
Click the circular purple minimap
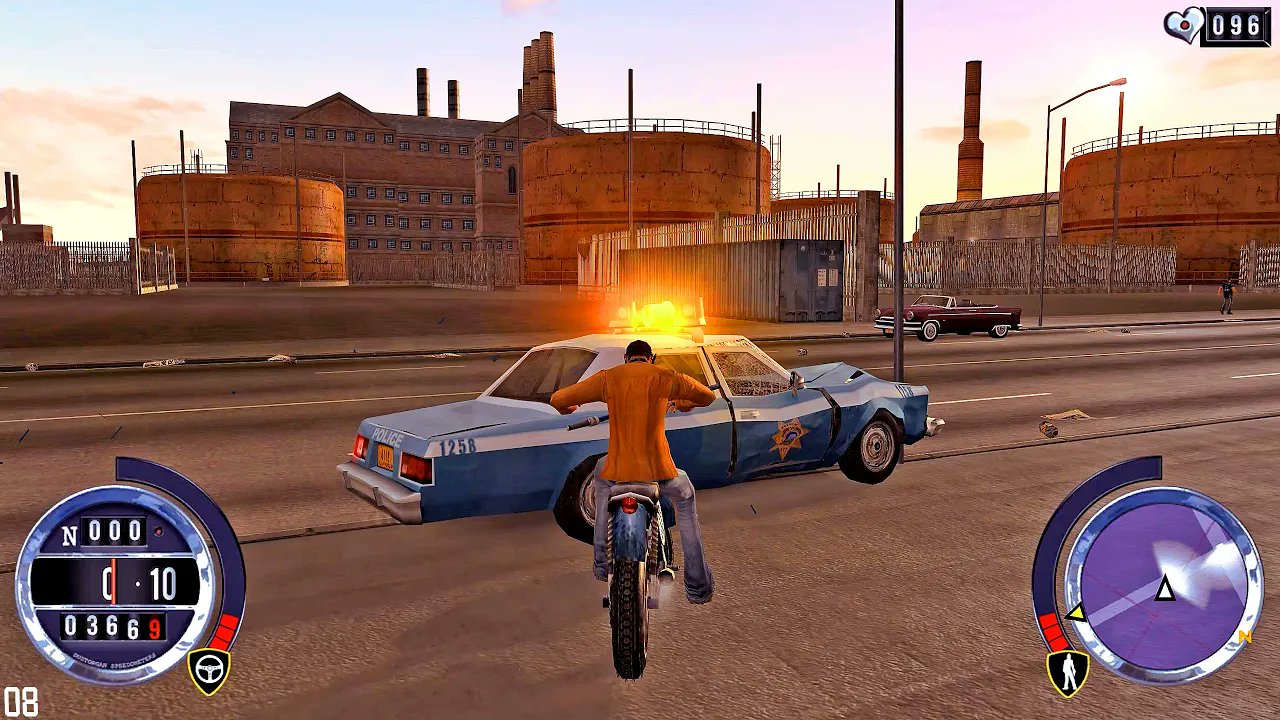click(1163, 586)
